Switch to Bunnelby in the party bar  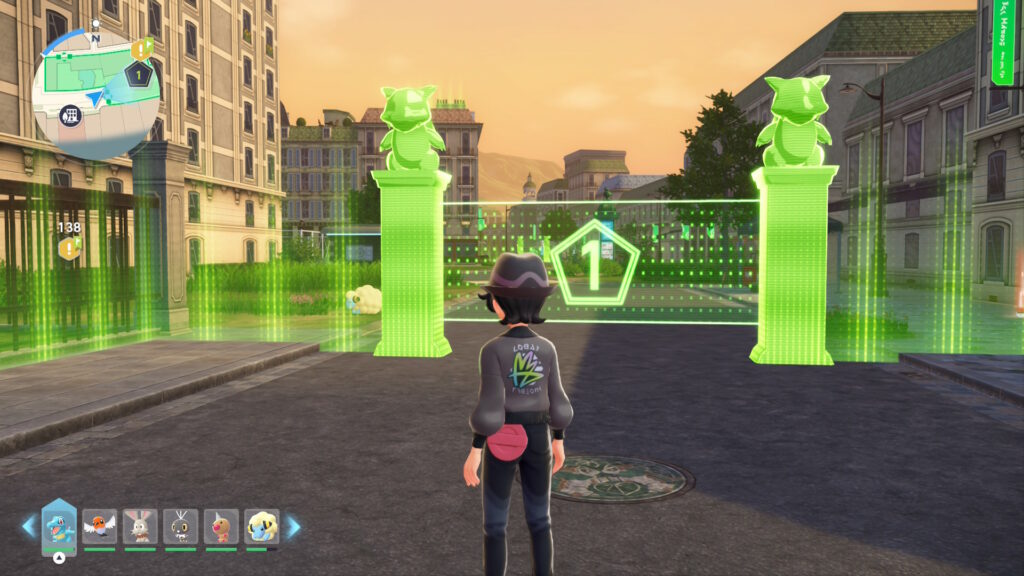140,526
